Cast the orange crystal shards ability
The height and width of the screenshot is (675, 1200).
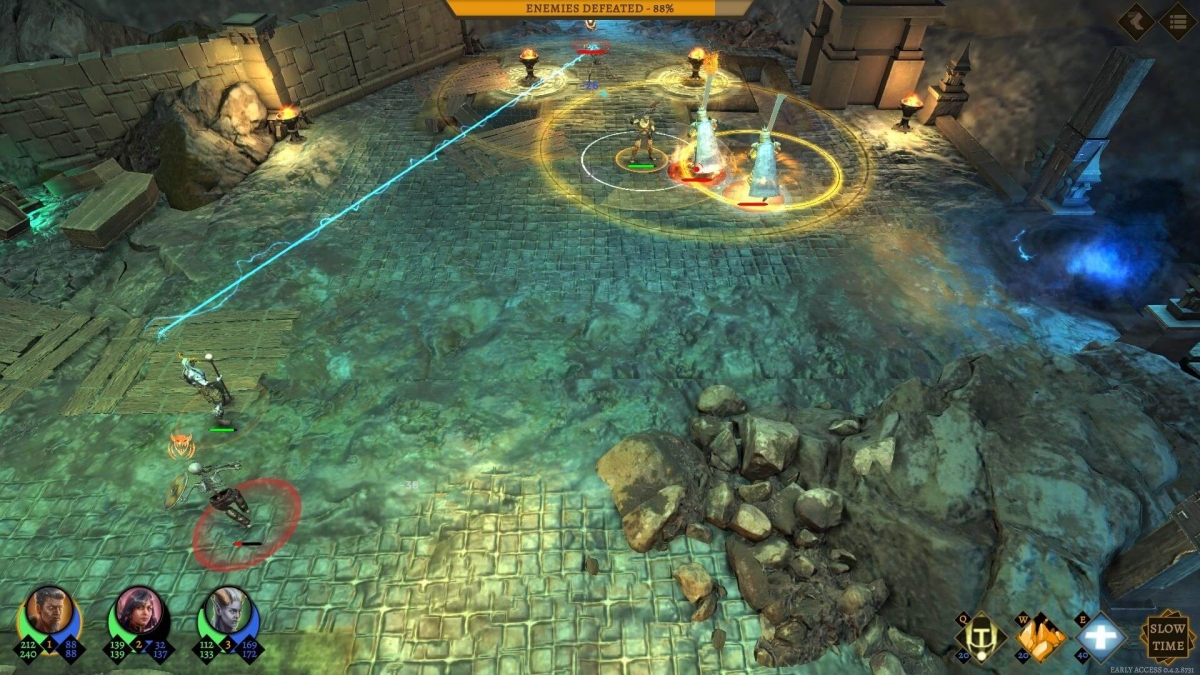click(x=1041, y=637)
